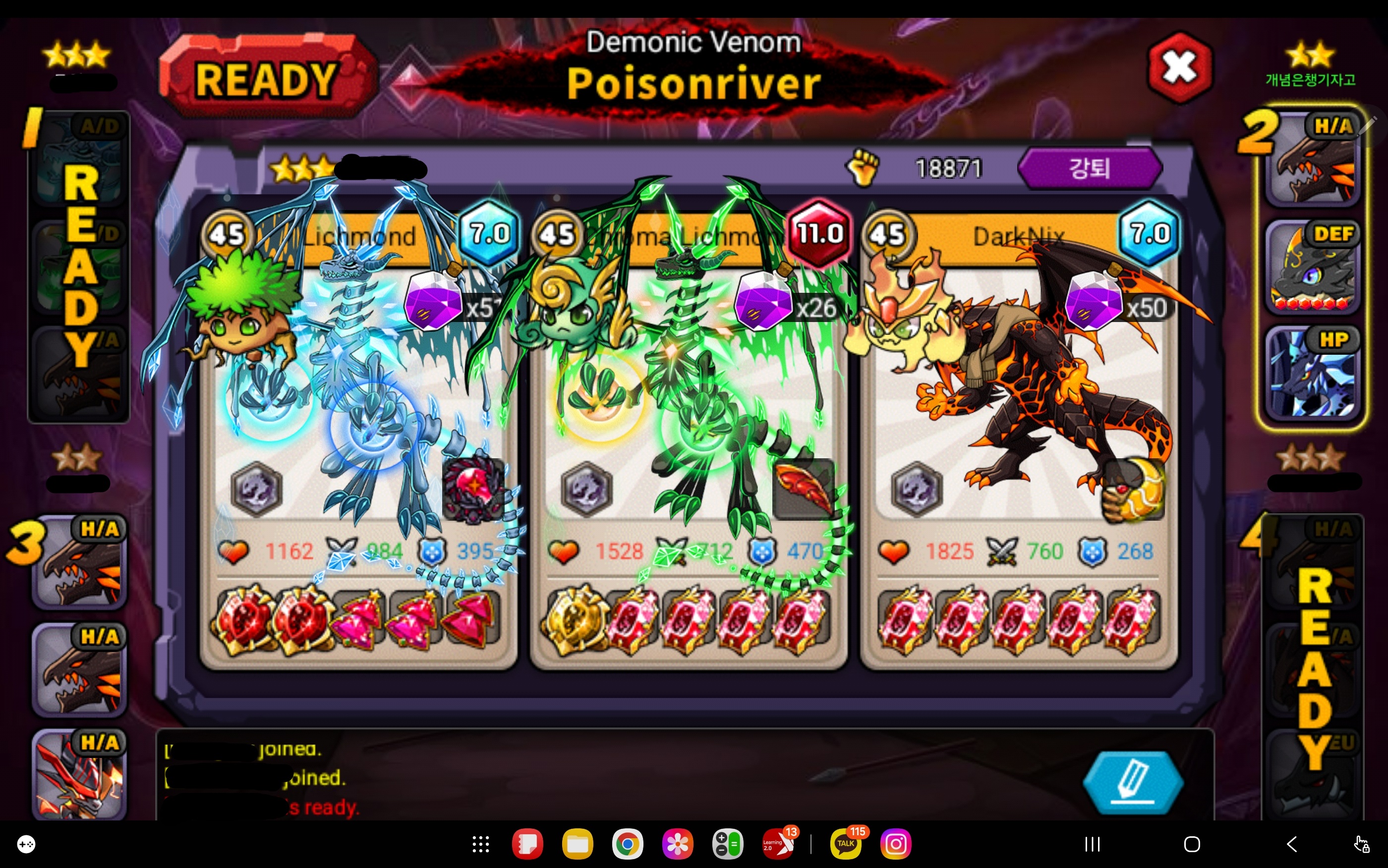Viewport: 1388px width, 868px height.
Task: Select player 2's DEF dragon portrait
Action: [1312, 268]
